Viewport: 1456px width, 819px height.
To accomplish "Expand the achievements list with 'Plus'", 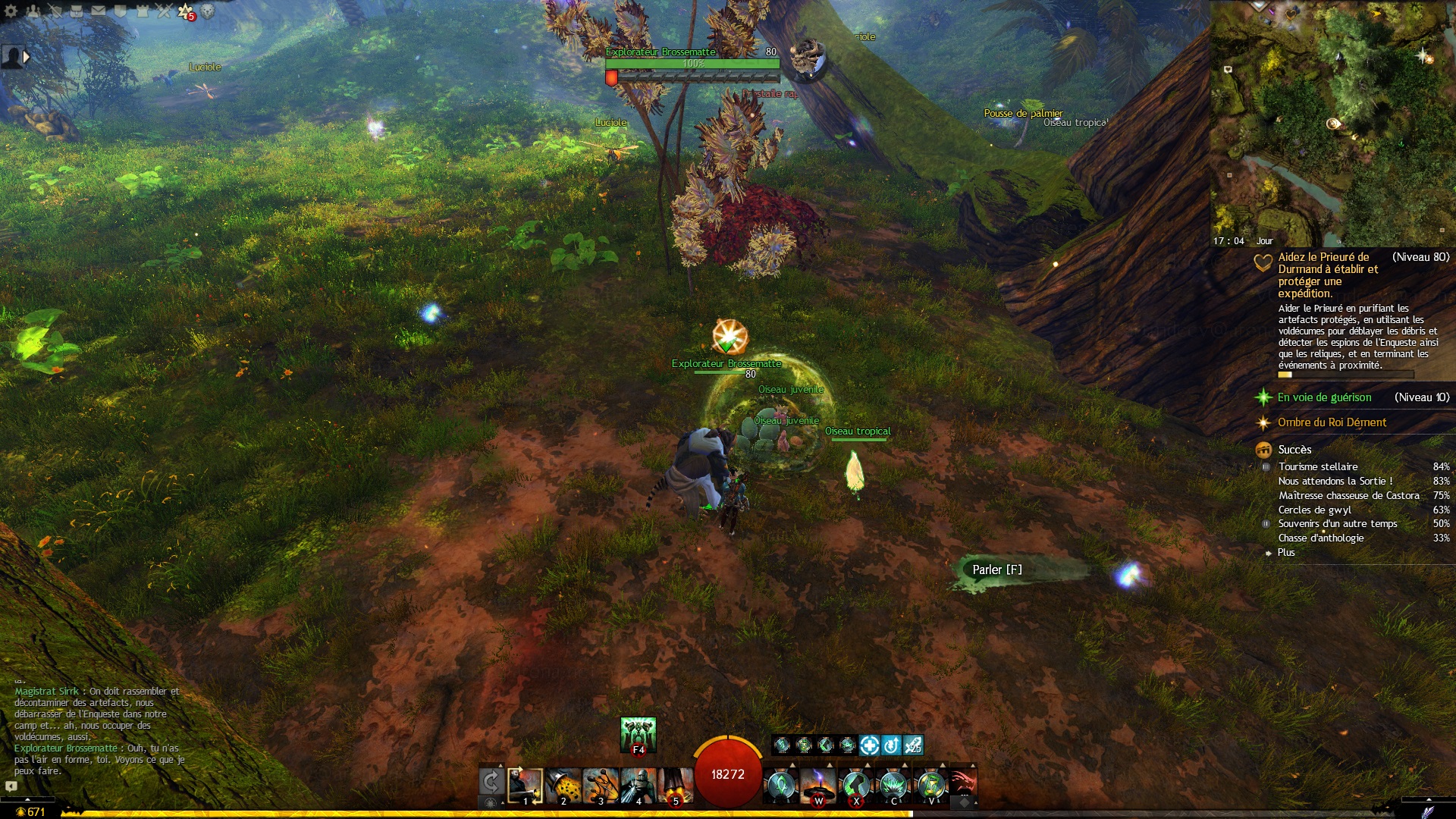I will click(1286, 553).
